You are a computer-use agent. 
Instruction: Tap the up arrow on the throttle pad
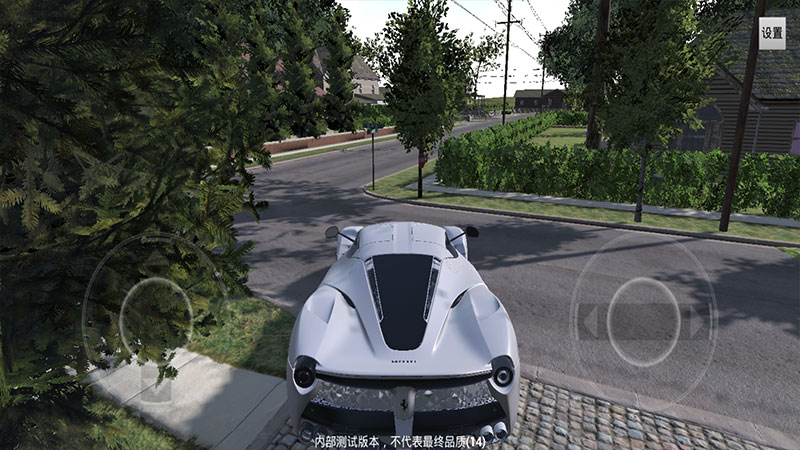(155, 262)
